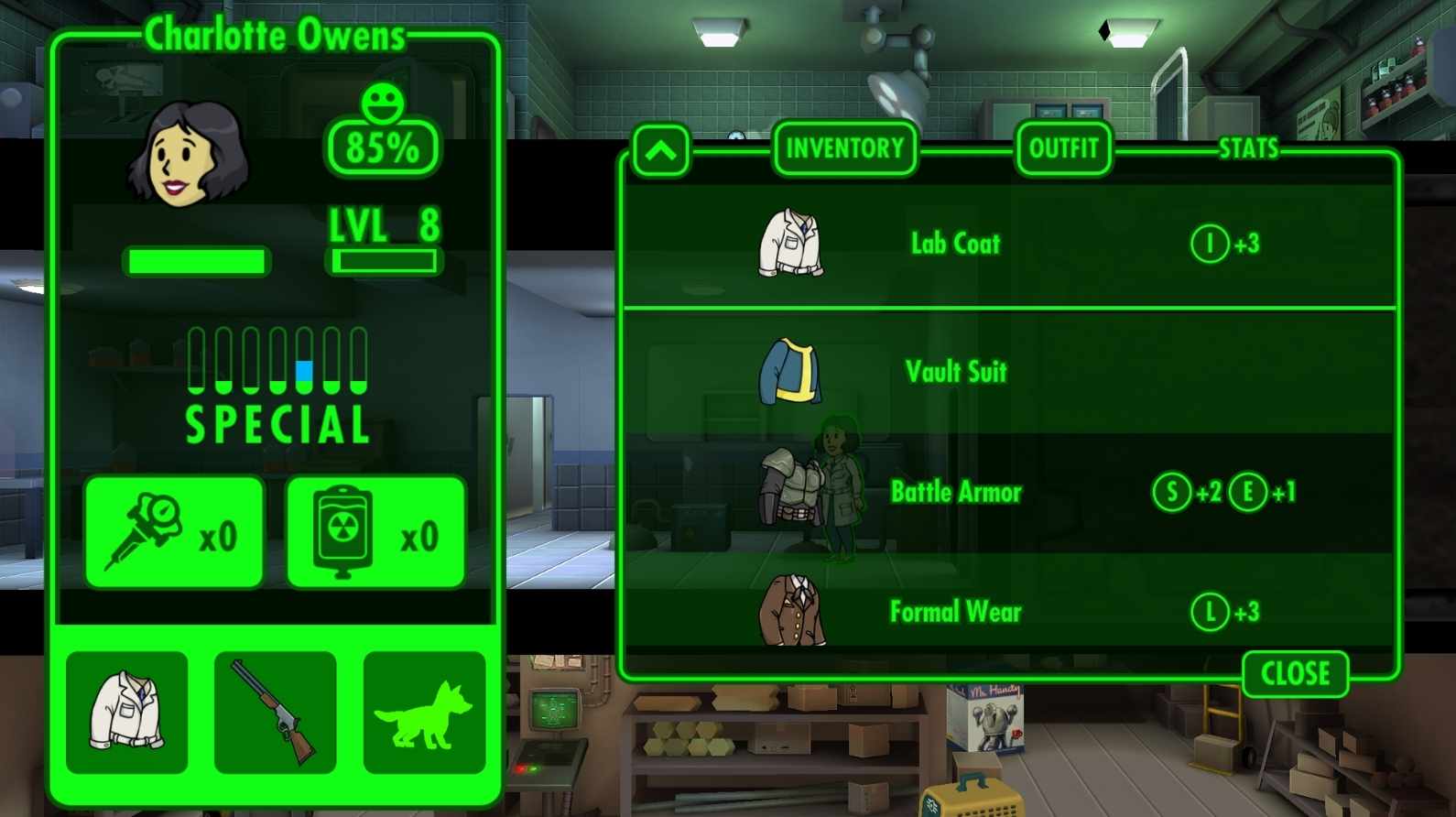Click the LVL 8 experience bar
The height and width of the screenshot is (817, 1456).
point(385,261)
